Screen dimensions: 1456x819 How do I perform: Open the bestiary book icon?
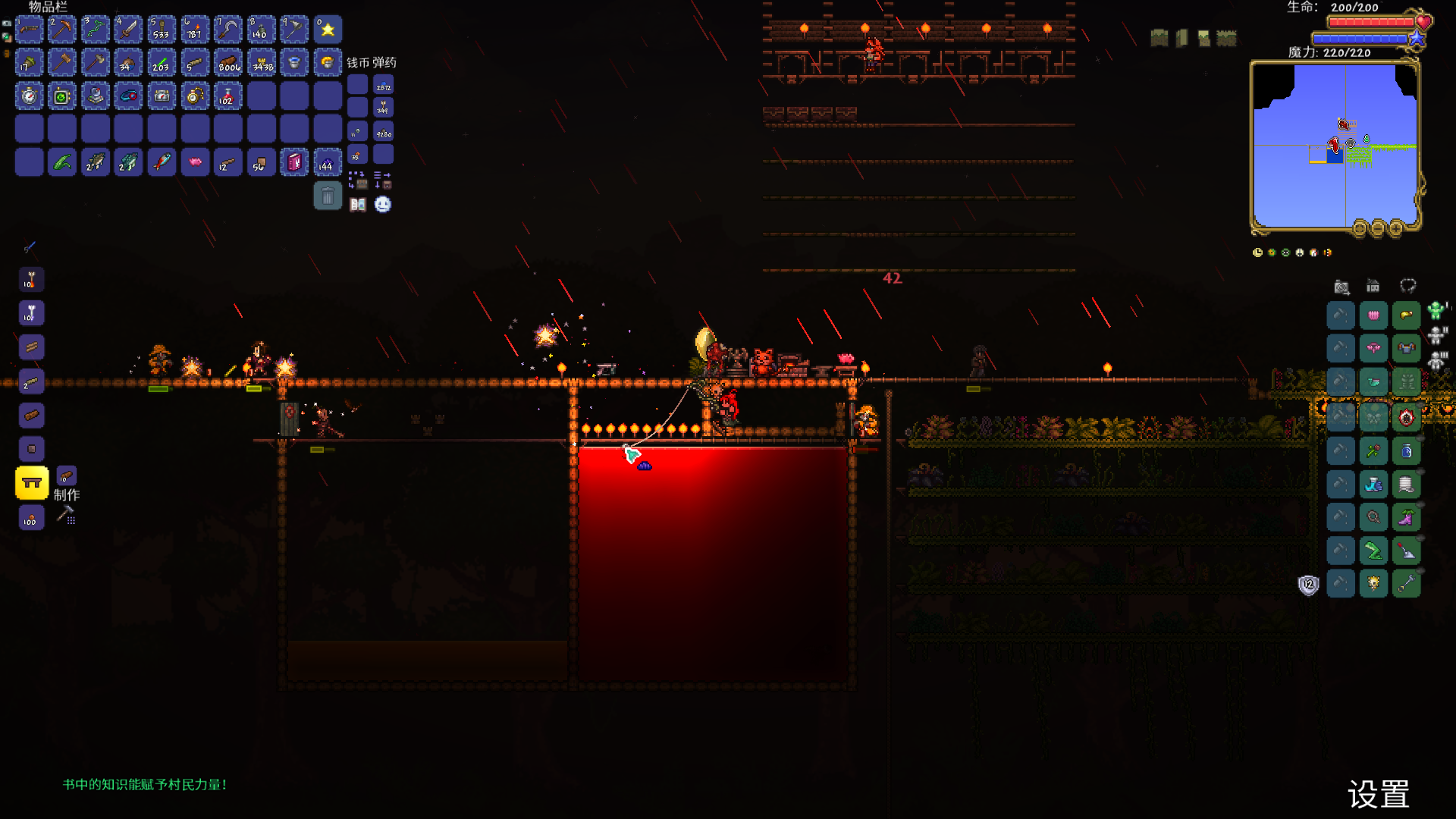(x=358, y=205)
